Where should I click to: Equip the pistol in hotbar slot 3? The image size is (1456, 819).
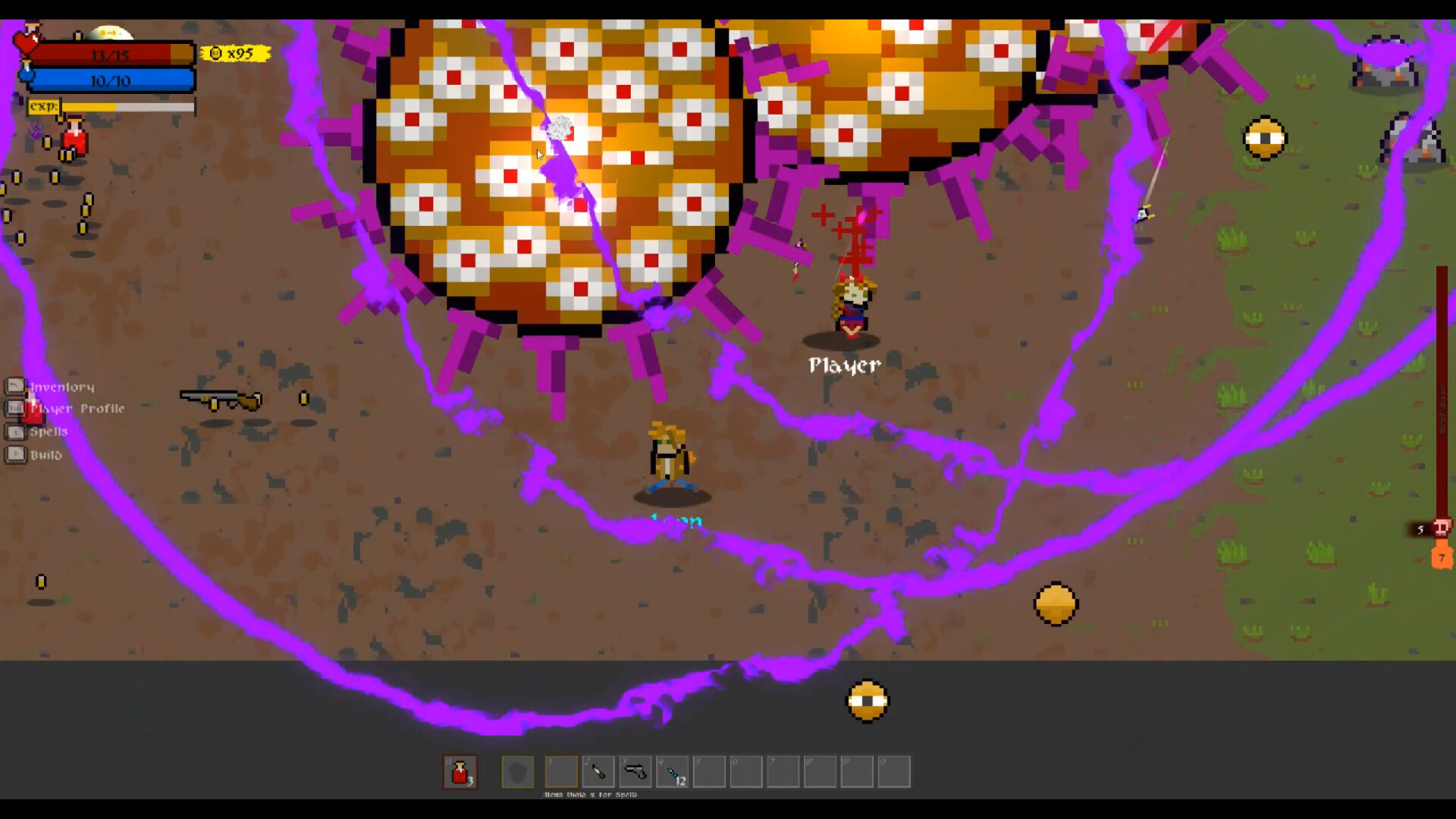point(635,771)
